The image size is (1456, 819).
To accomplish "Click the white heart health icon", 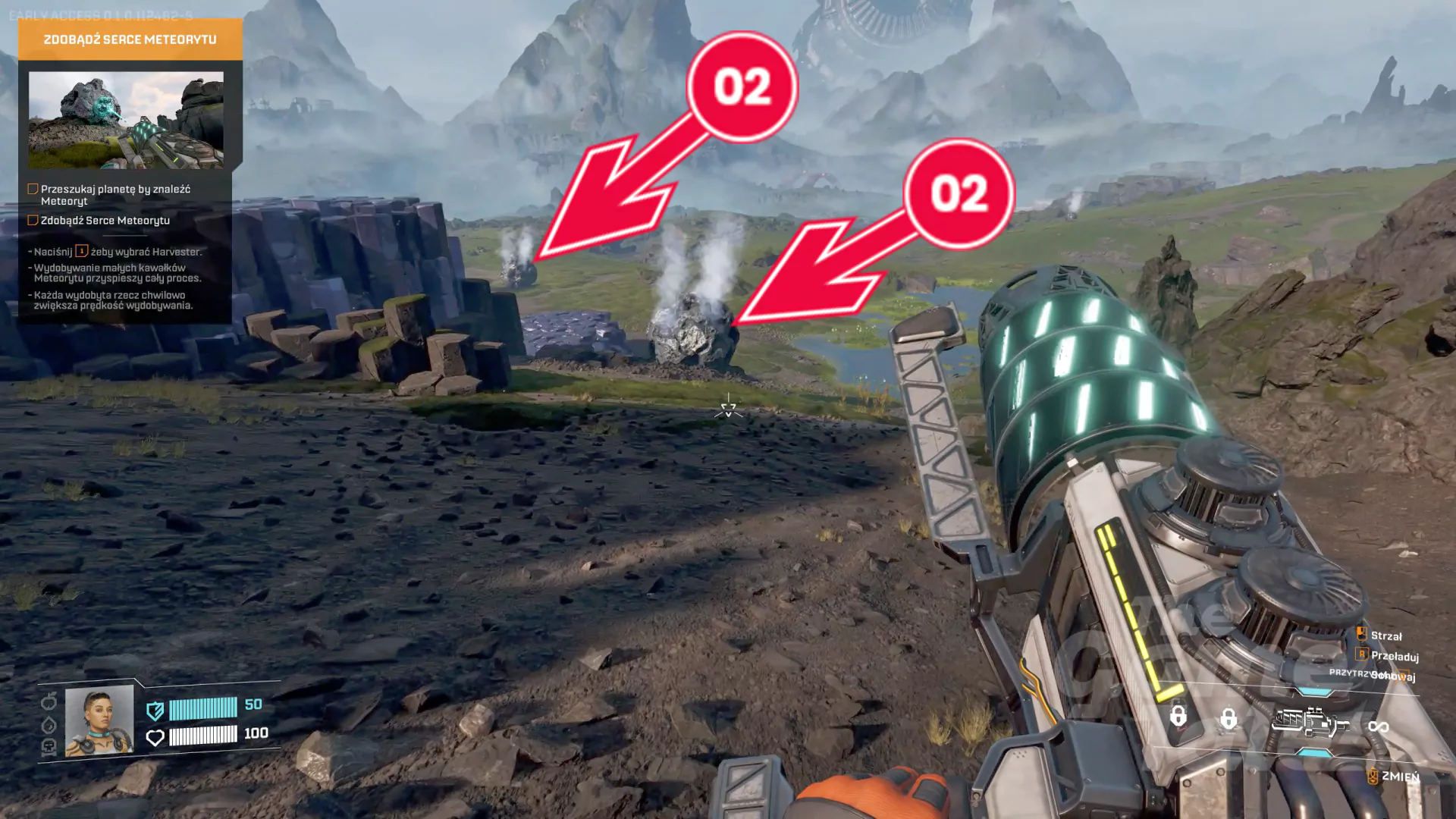I will click(155, 737).
